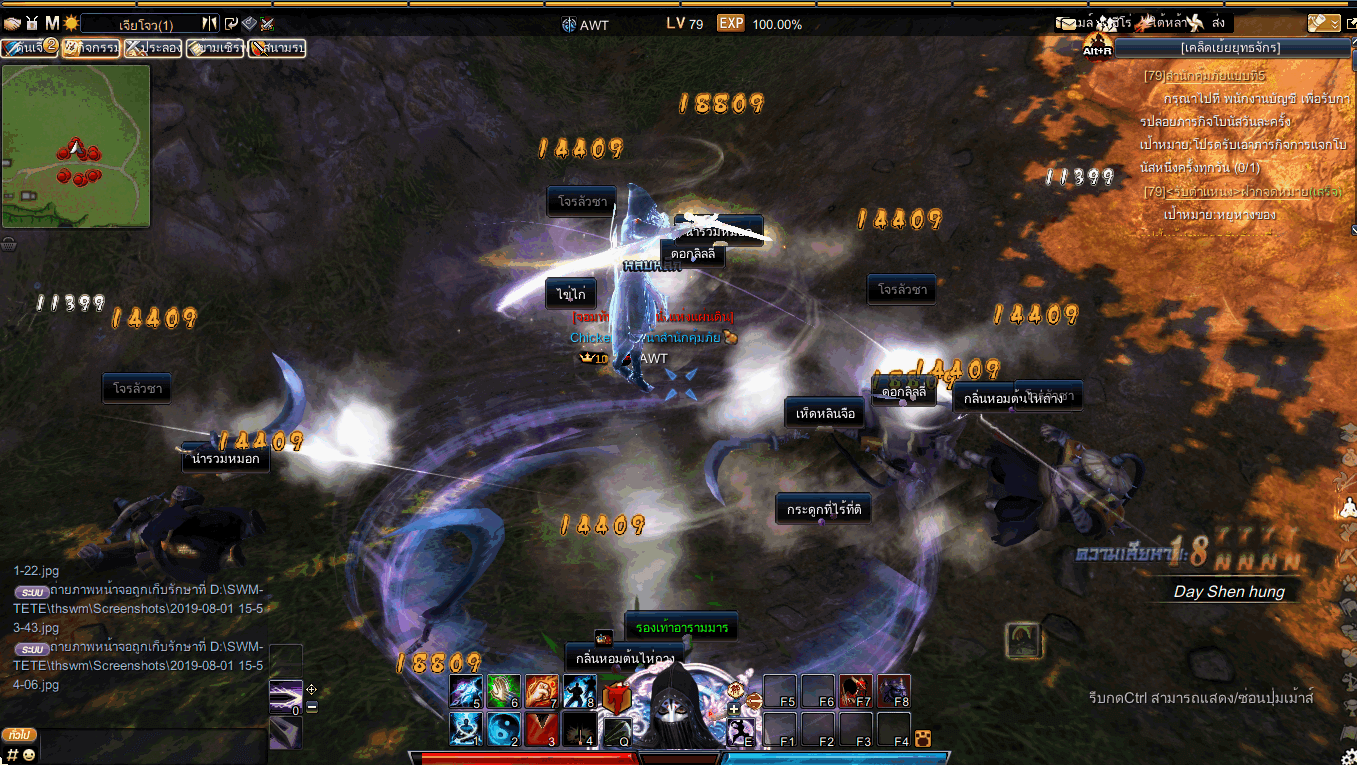Select the red demon item in slot F7
The width and height of the screenshot is (1357, 765).
tap(856, 692)
